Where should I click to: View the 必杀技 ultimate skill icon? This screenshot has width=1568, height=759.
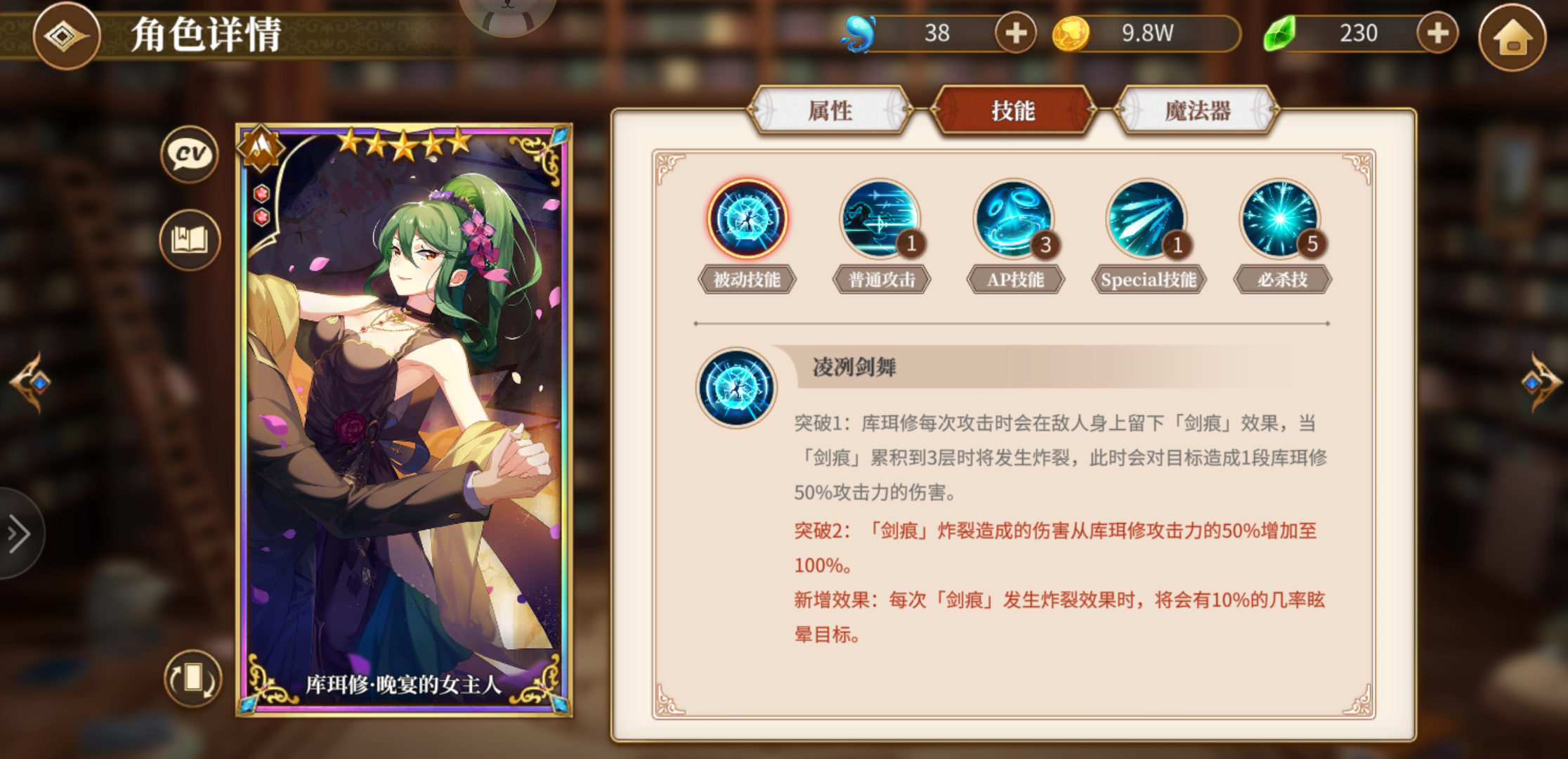coord(1281,221)
